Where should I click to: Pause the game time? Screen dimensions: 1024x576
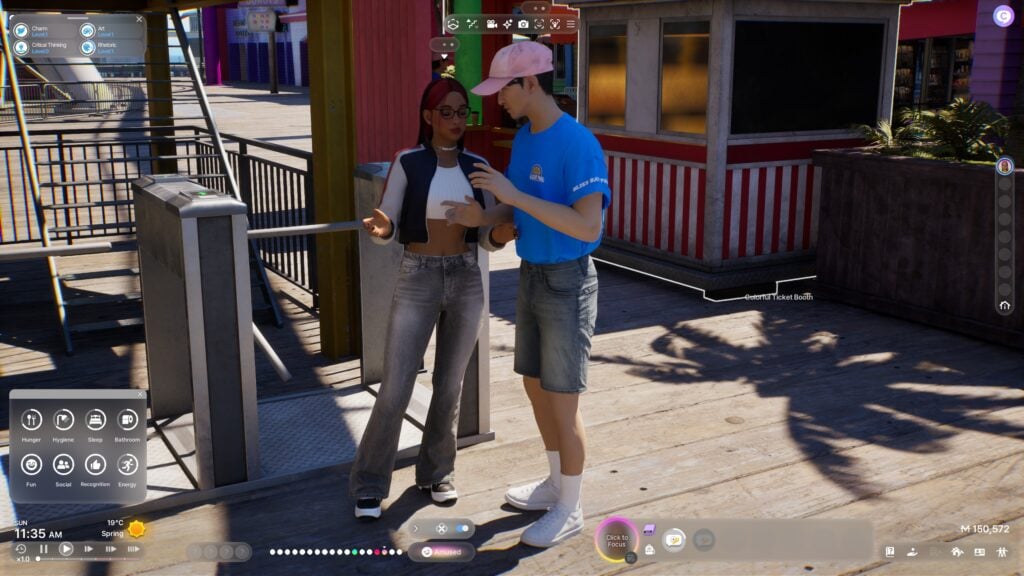[43, 549]
